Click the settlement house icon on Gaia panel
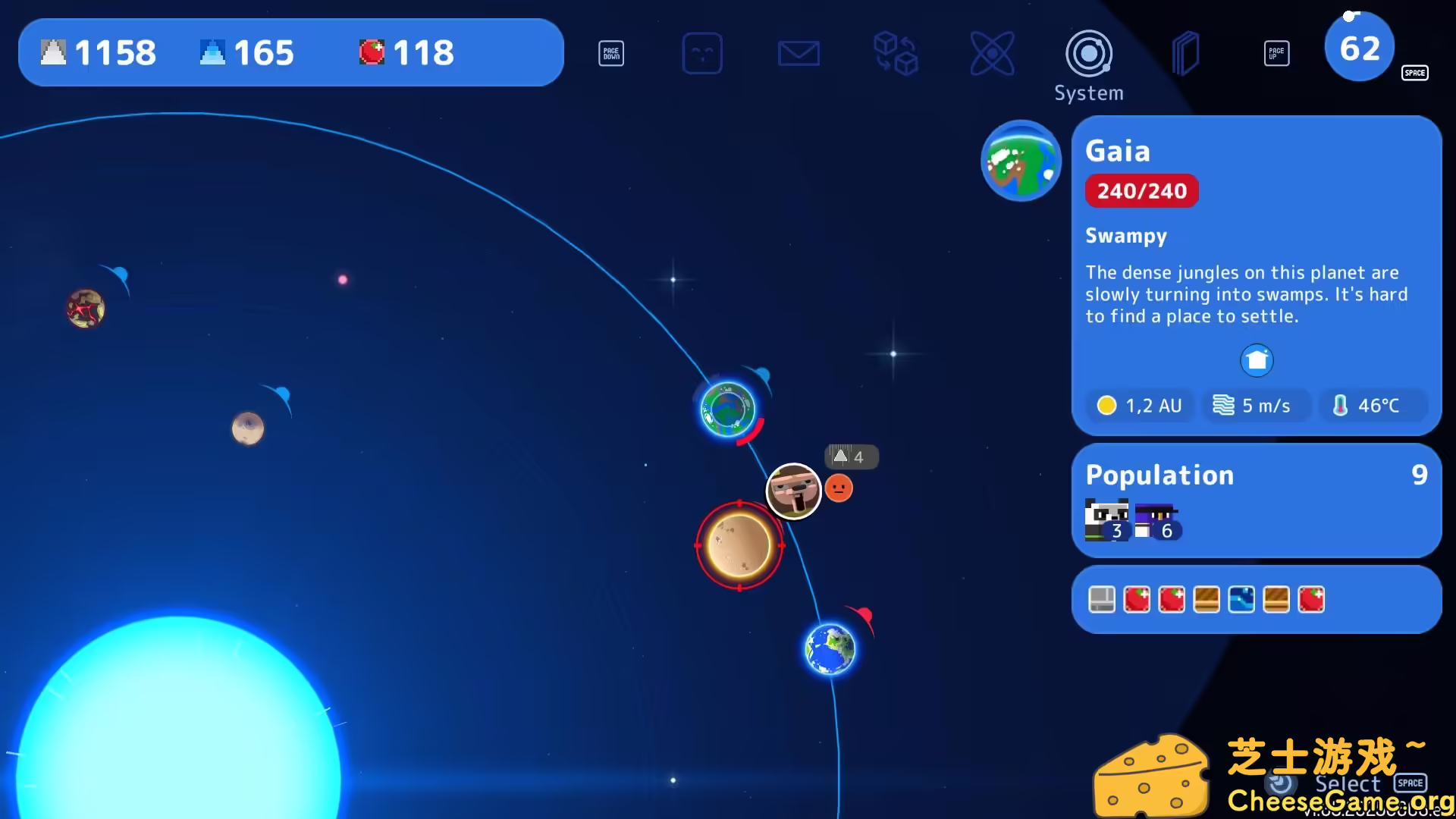1456x819 pixels. [x=1257, y=360]
